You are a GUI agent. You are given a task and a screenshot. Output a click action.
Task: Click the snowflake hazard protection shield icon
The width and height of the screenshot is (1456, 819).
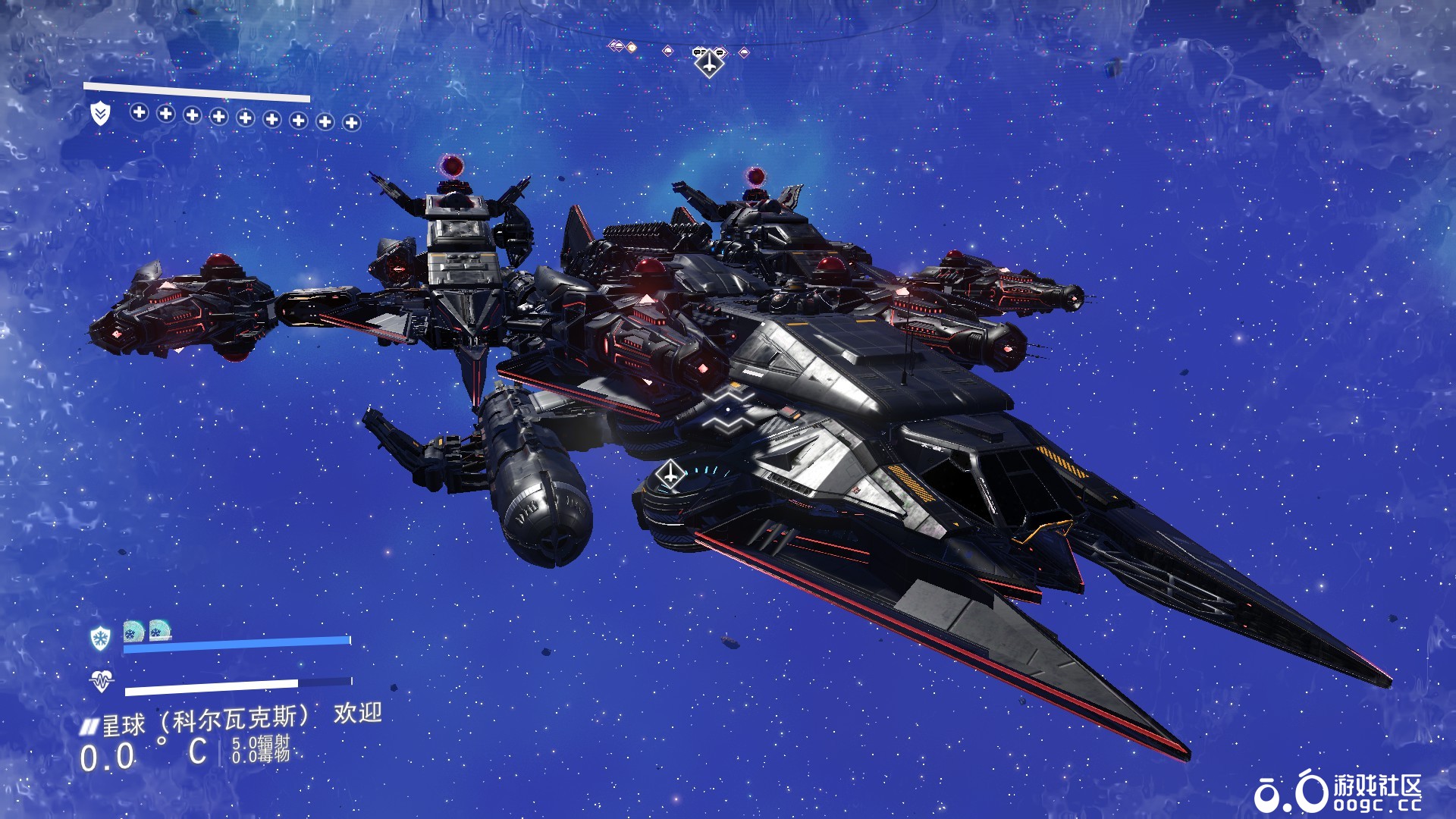pos(100,638)
